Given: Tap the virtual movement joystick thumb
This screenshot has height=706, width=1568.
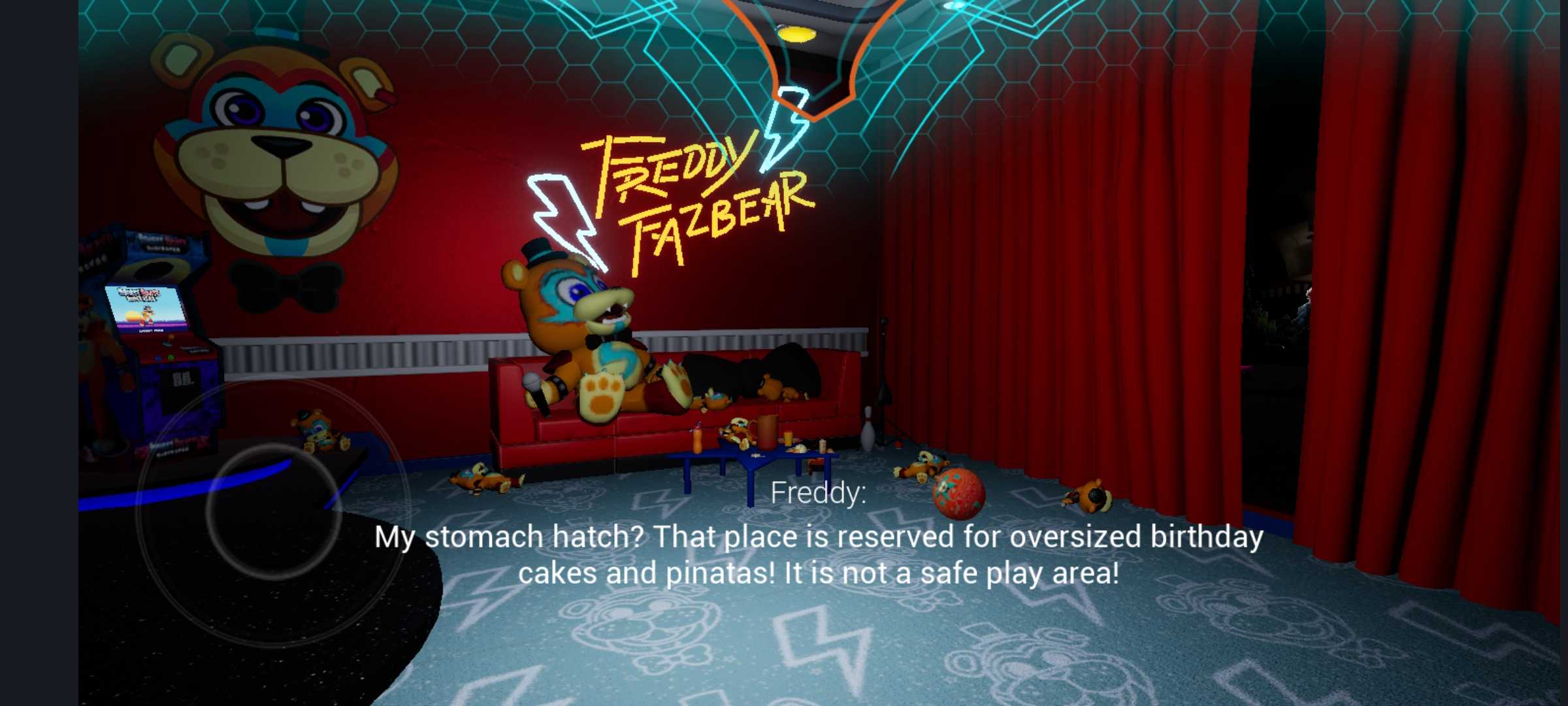Looking at the screenshot, I should [274, 511].
